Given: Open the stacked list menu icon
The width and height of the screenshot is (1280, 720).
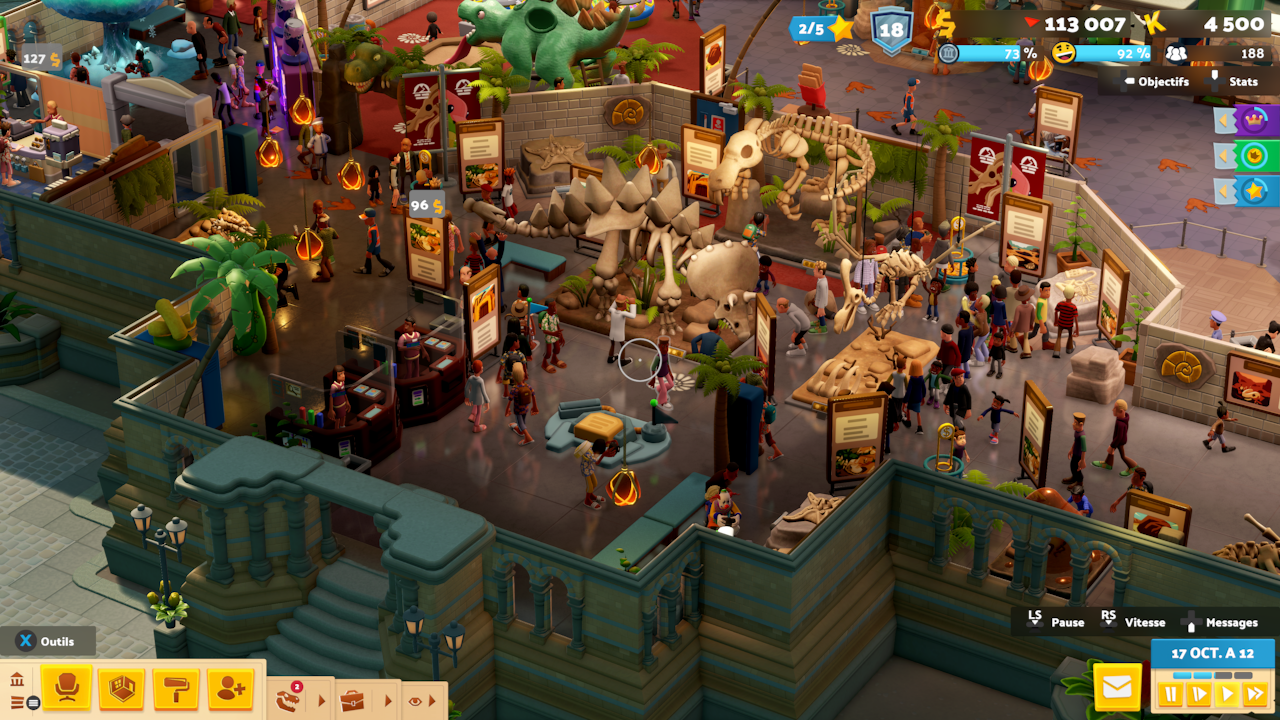Looking at the screenshot, I should 18,703.
